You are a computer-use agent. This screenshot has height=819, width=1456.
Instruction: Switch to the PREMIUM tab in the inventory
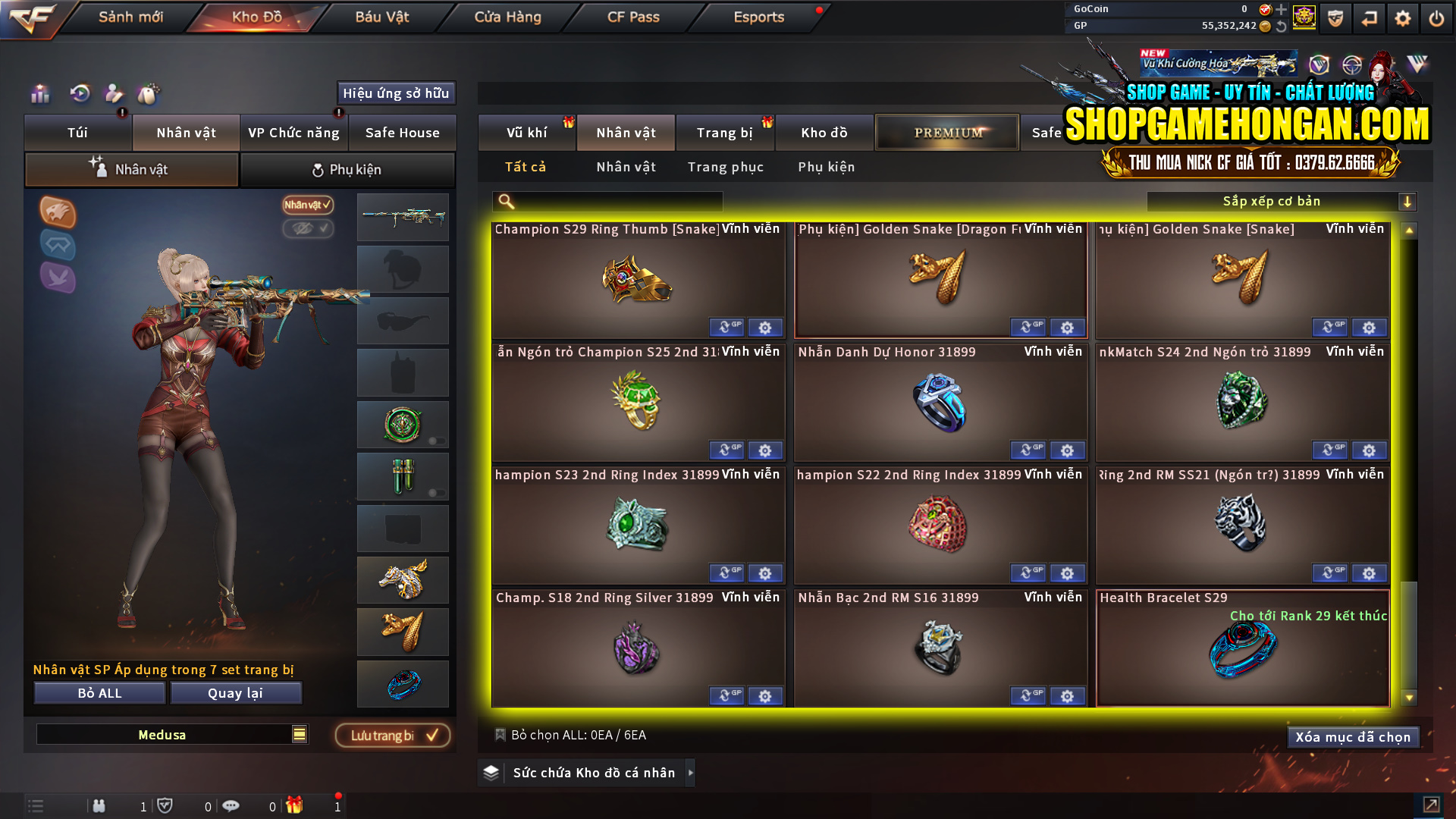tap(946, 132)
